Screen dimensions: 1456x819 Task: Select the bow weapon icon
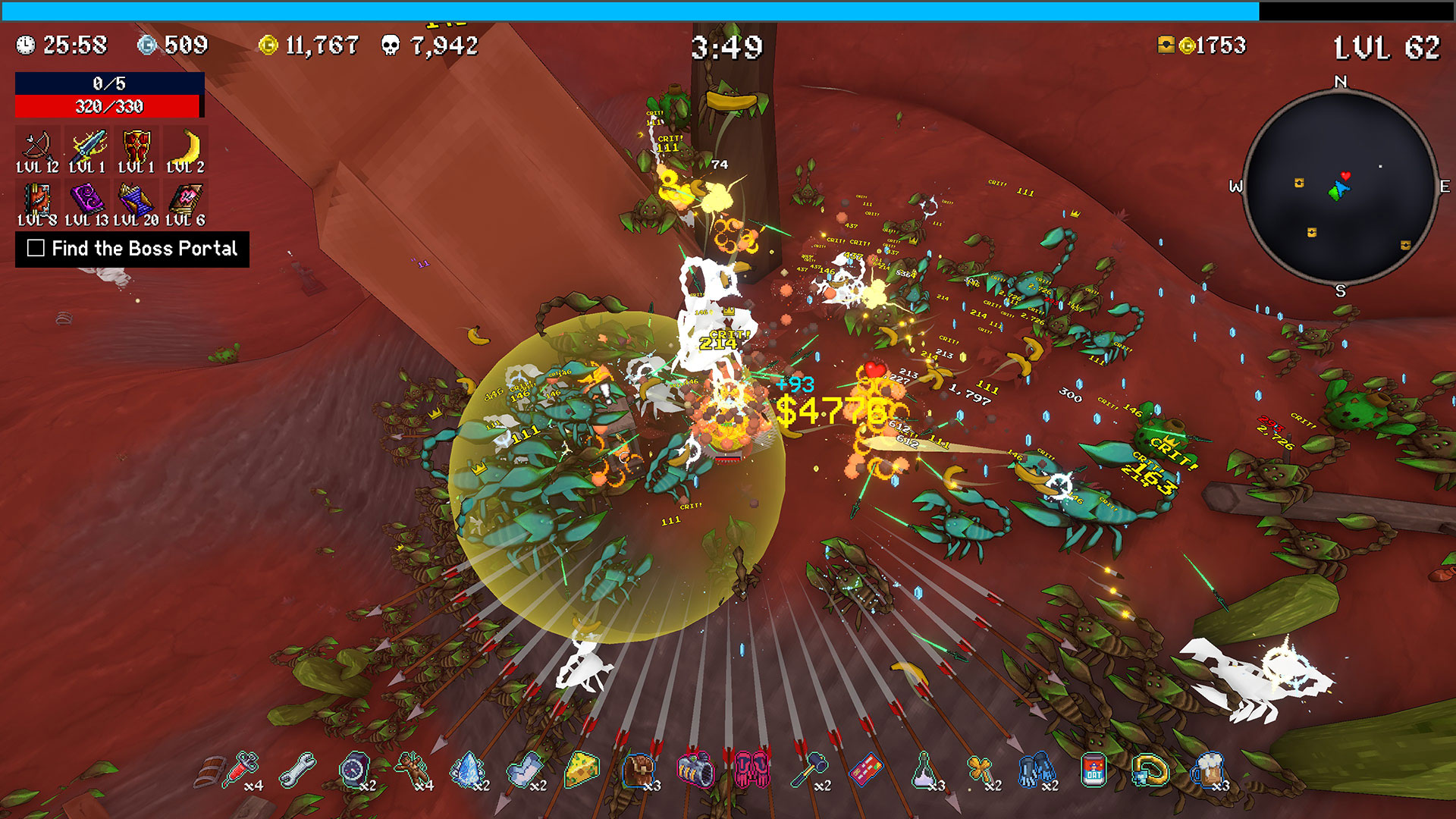click(x=37, y=145)
